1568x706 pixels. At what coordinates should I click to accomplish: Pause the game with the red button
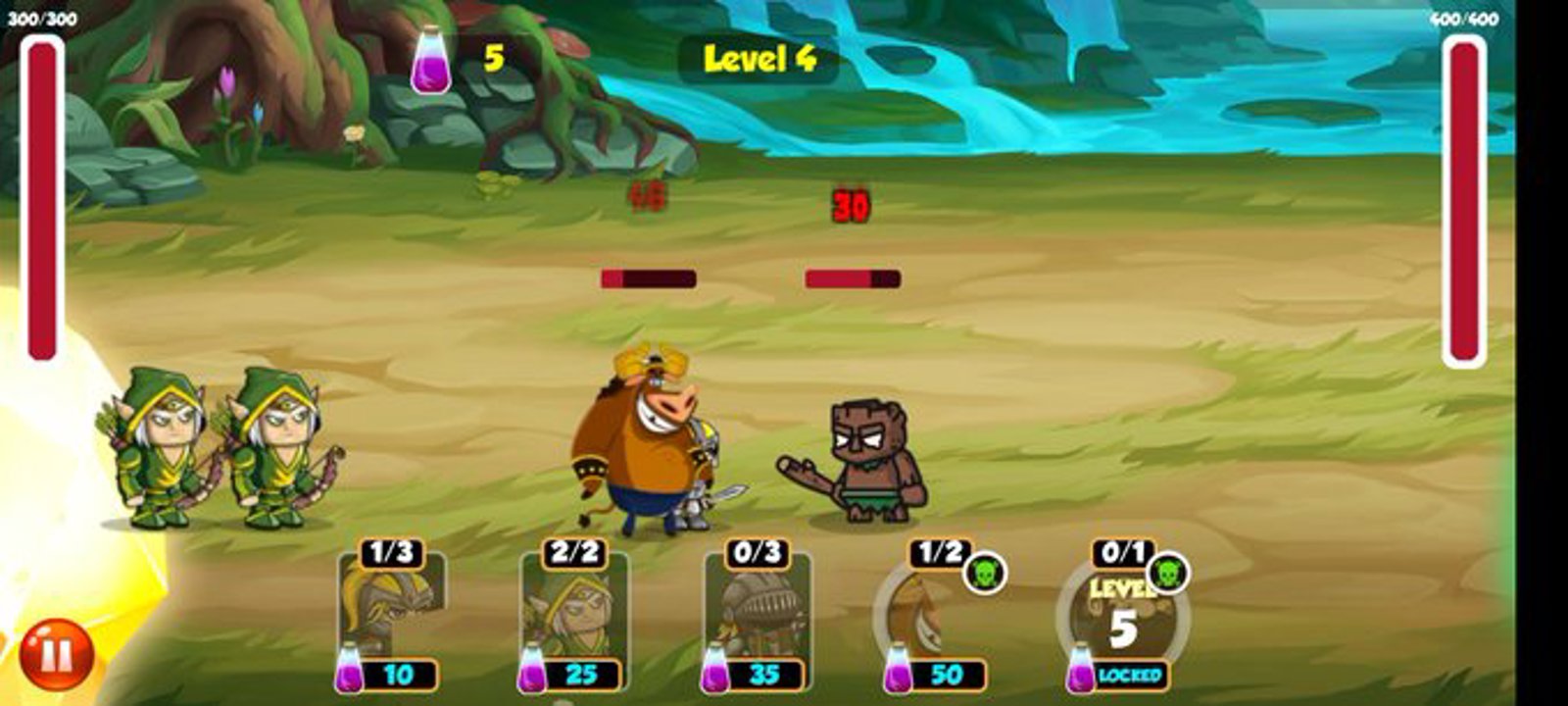pyautogui.click(x=56, y=654)
